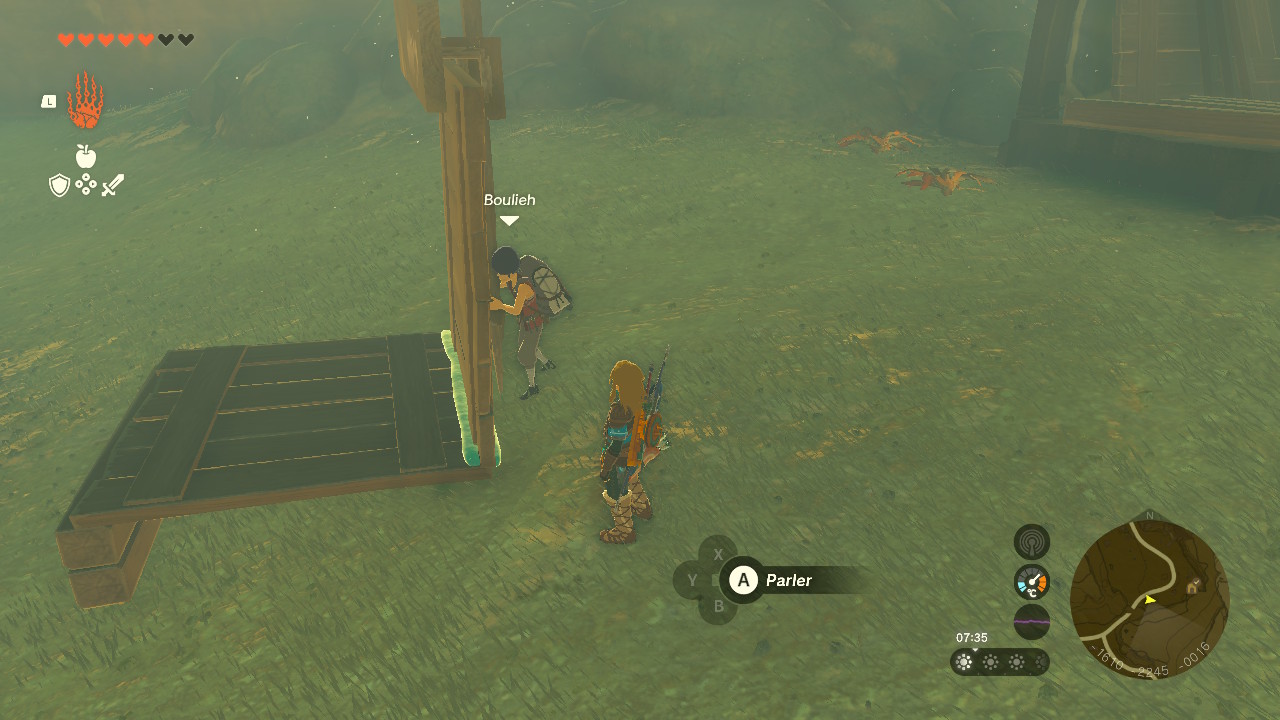Click the sensor signal icon
This screenshot has width=1280, height=720.
click(1032, 542)
